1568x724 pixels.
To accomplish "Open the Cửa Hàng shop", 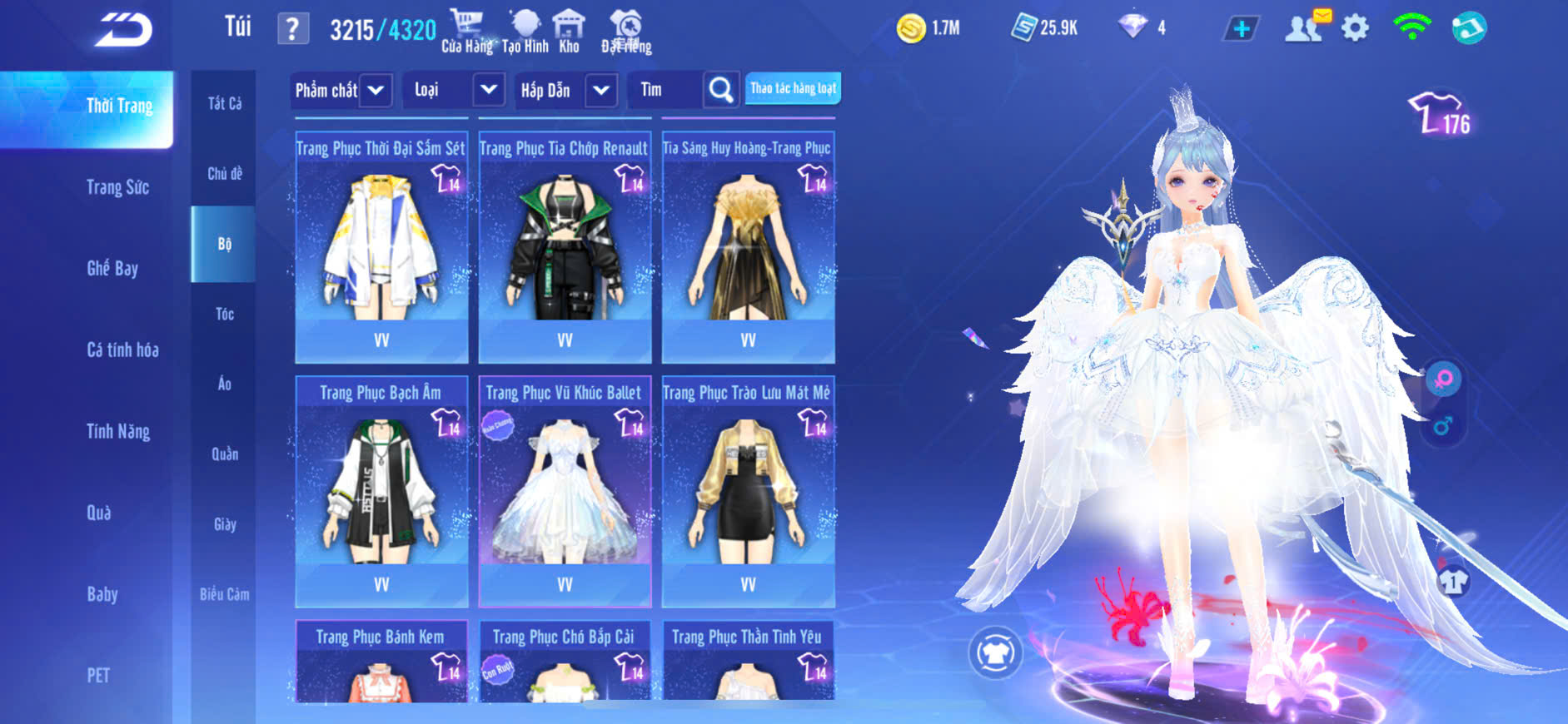I will click(466, 32).
